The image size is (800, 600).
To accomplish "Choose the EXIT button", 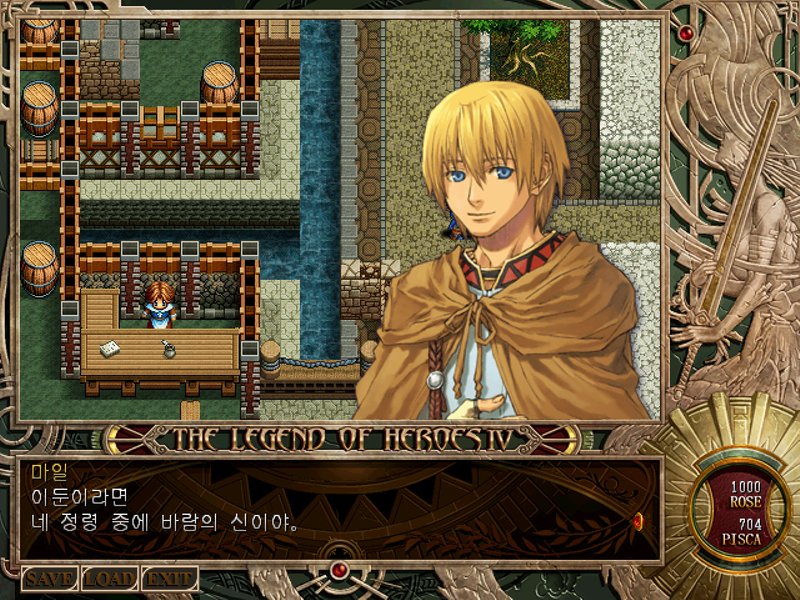I will (x=169, y=579).
